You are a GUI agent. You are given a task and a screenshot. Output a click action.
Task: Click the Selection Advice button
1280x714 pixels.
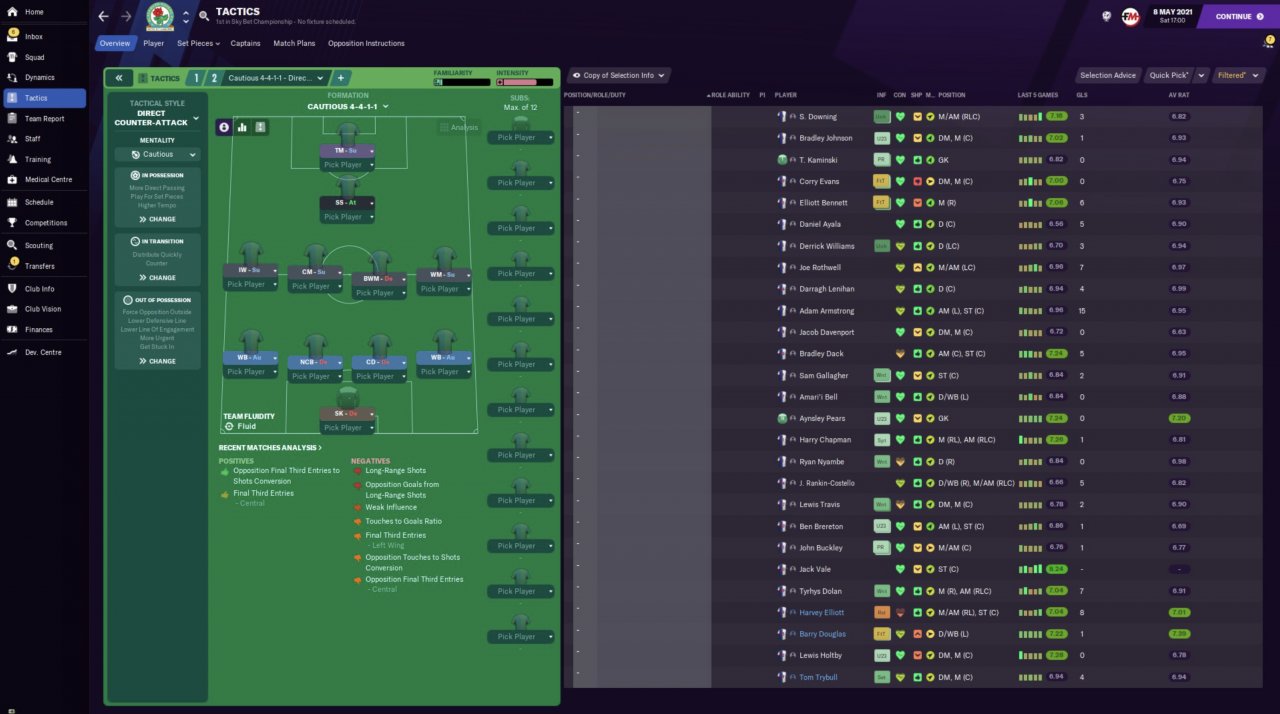[1108, 75]
